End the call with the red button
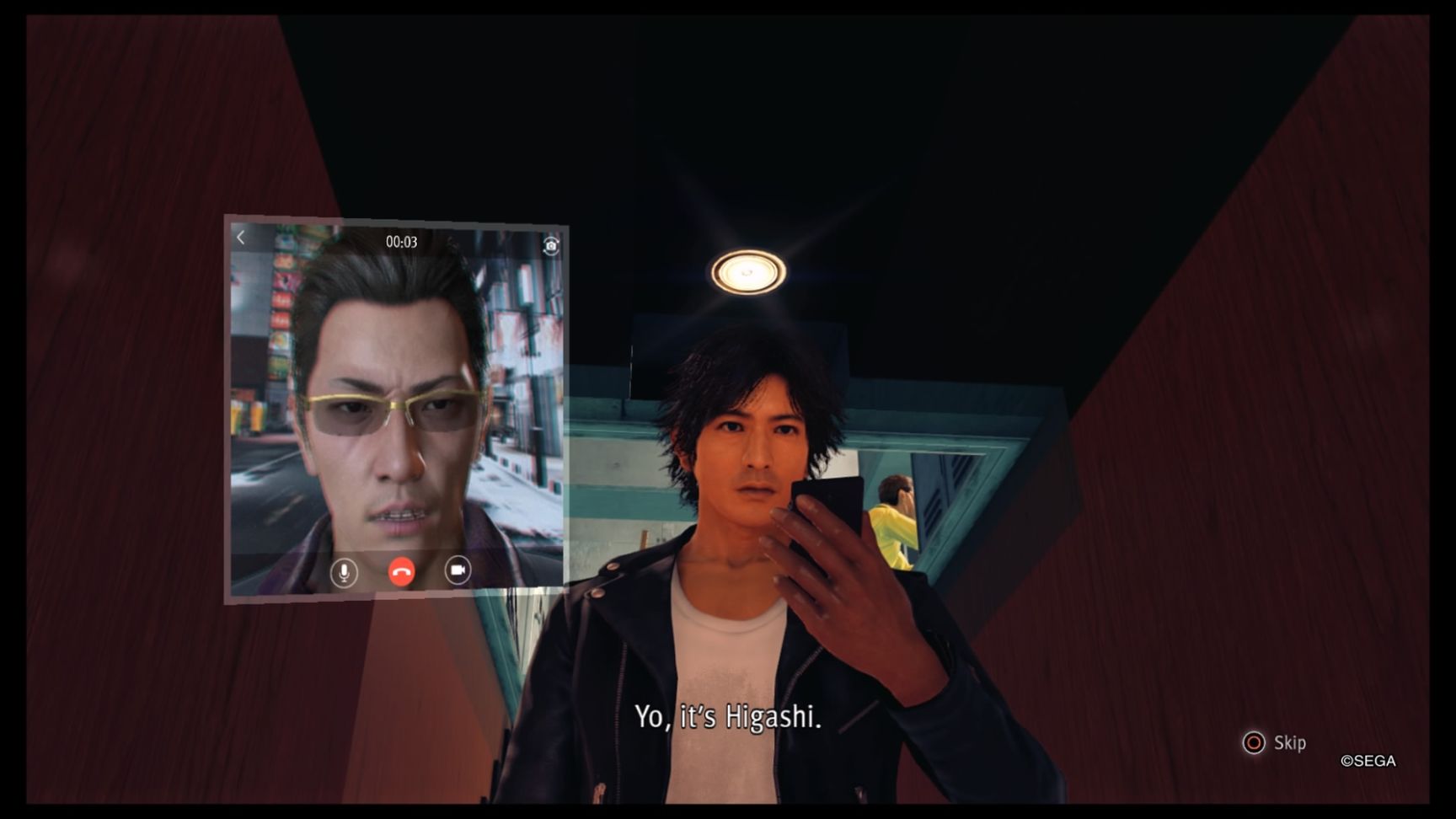 click(x=401, y=573)
